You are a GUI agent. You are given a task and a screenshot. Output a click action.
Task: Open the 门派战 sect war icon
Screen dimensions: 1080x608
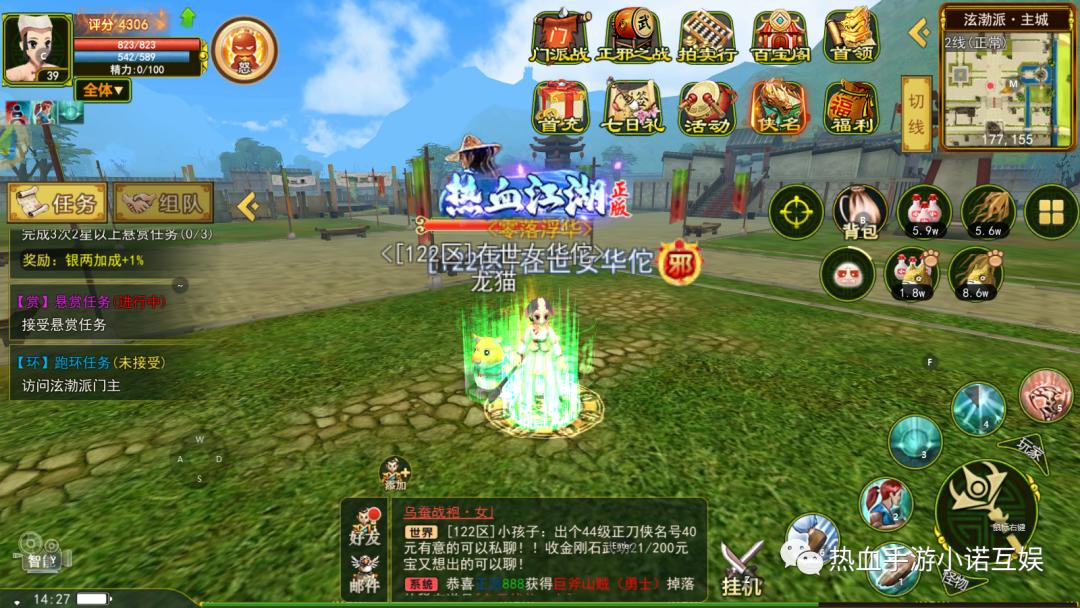click(x=558, y=37)
